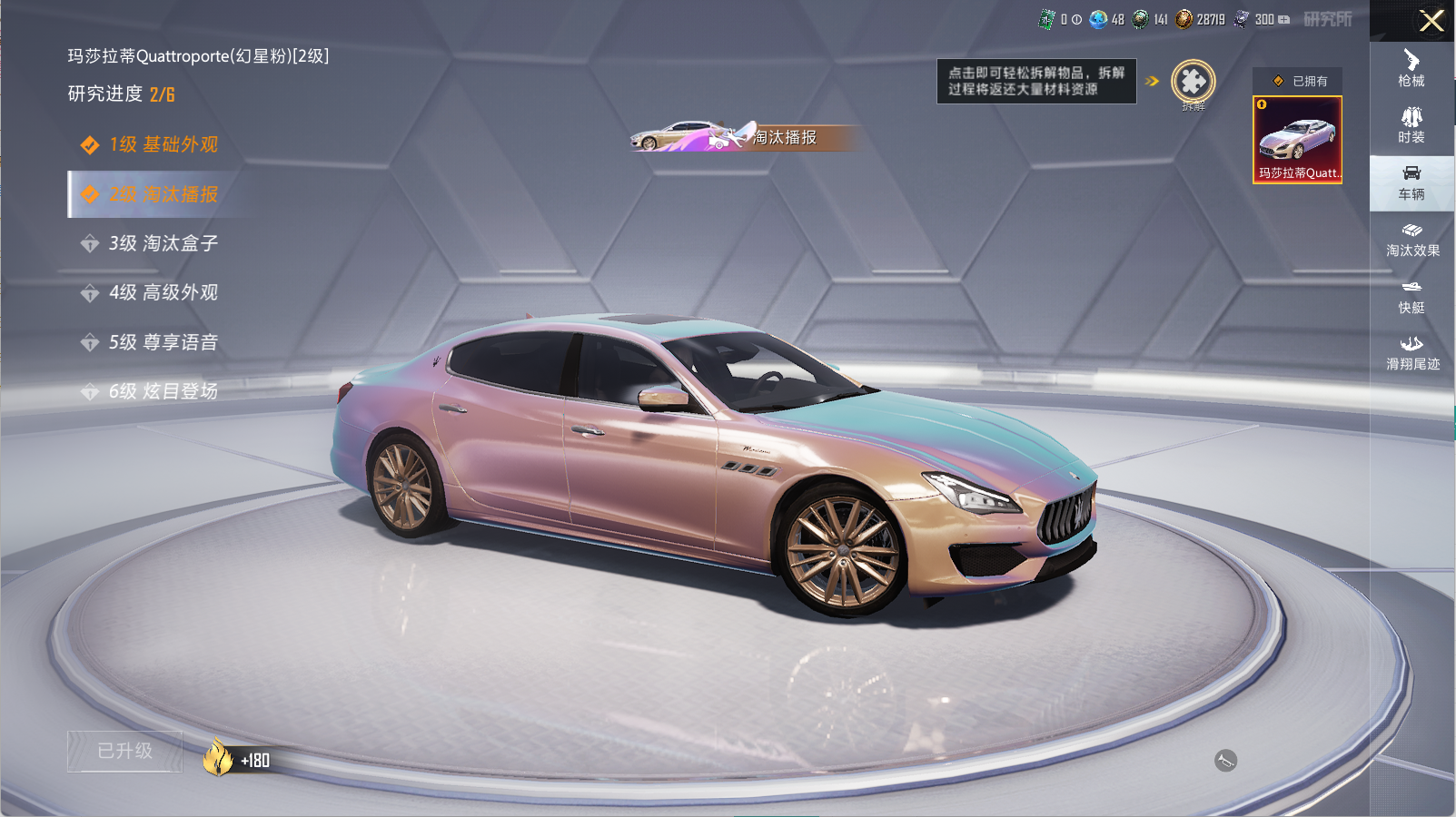Choose level 2 淘汰播报 elimination broadcast
Viewport: 1456px width, 817px height.
click(163, 194)
